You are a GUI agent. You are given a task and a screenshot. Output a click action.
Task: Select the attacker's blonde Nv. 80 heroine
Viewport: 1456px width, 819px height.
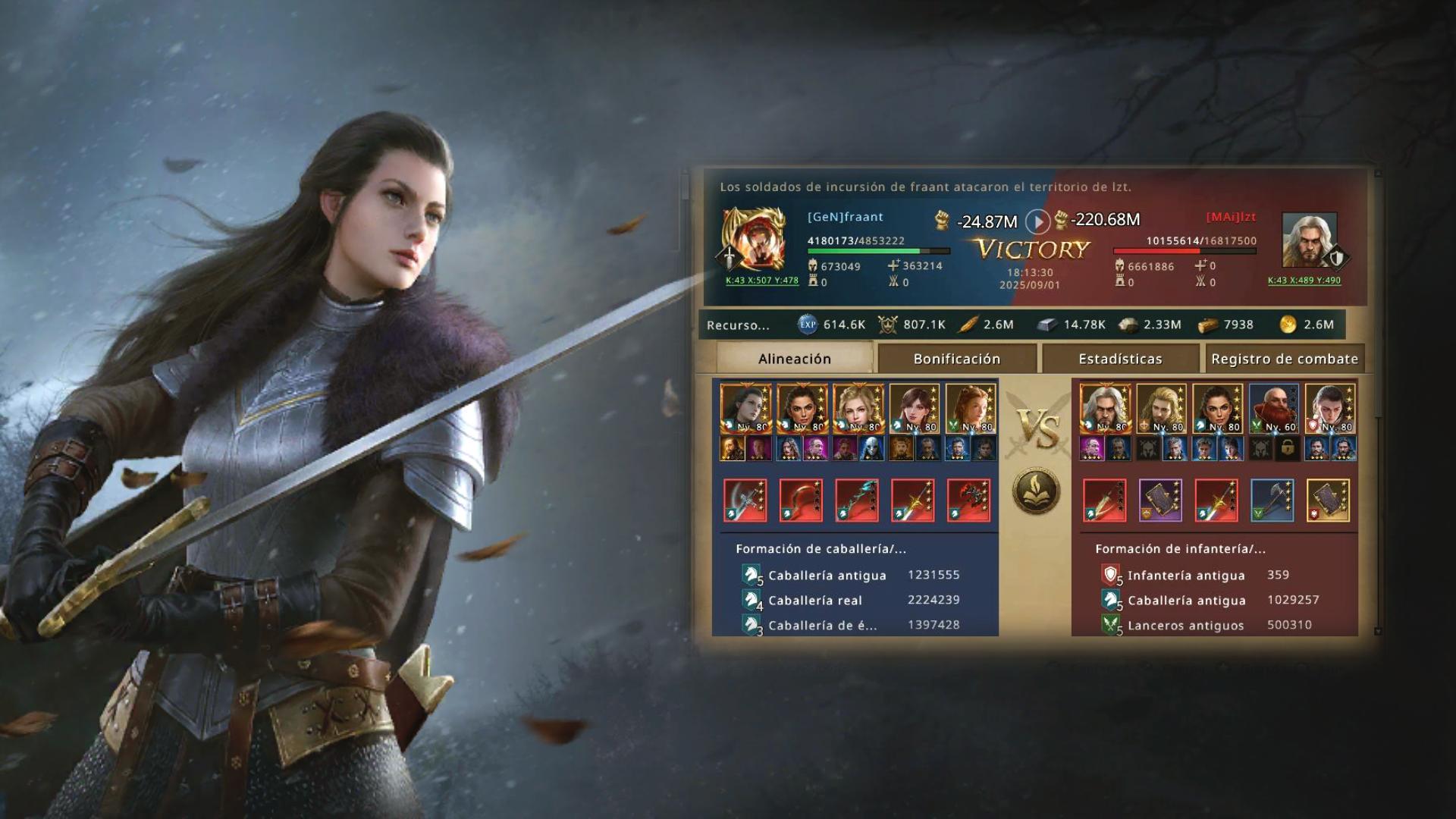tap(858, 409)
